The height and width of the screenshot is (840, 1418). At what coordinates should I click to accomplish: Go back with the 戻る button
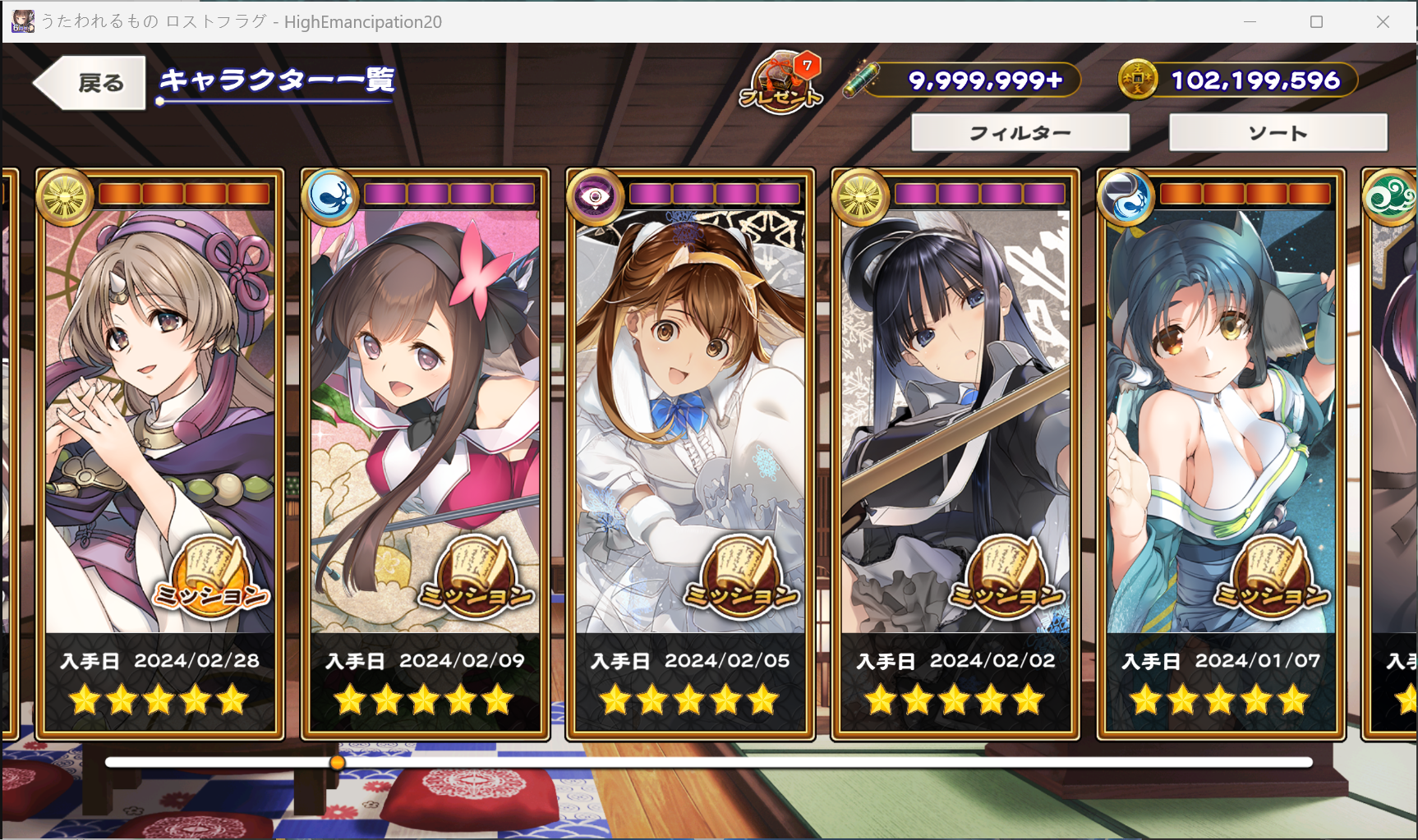point(92,83)
